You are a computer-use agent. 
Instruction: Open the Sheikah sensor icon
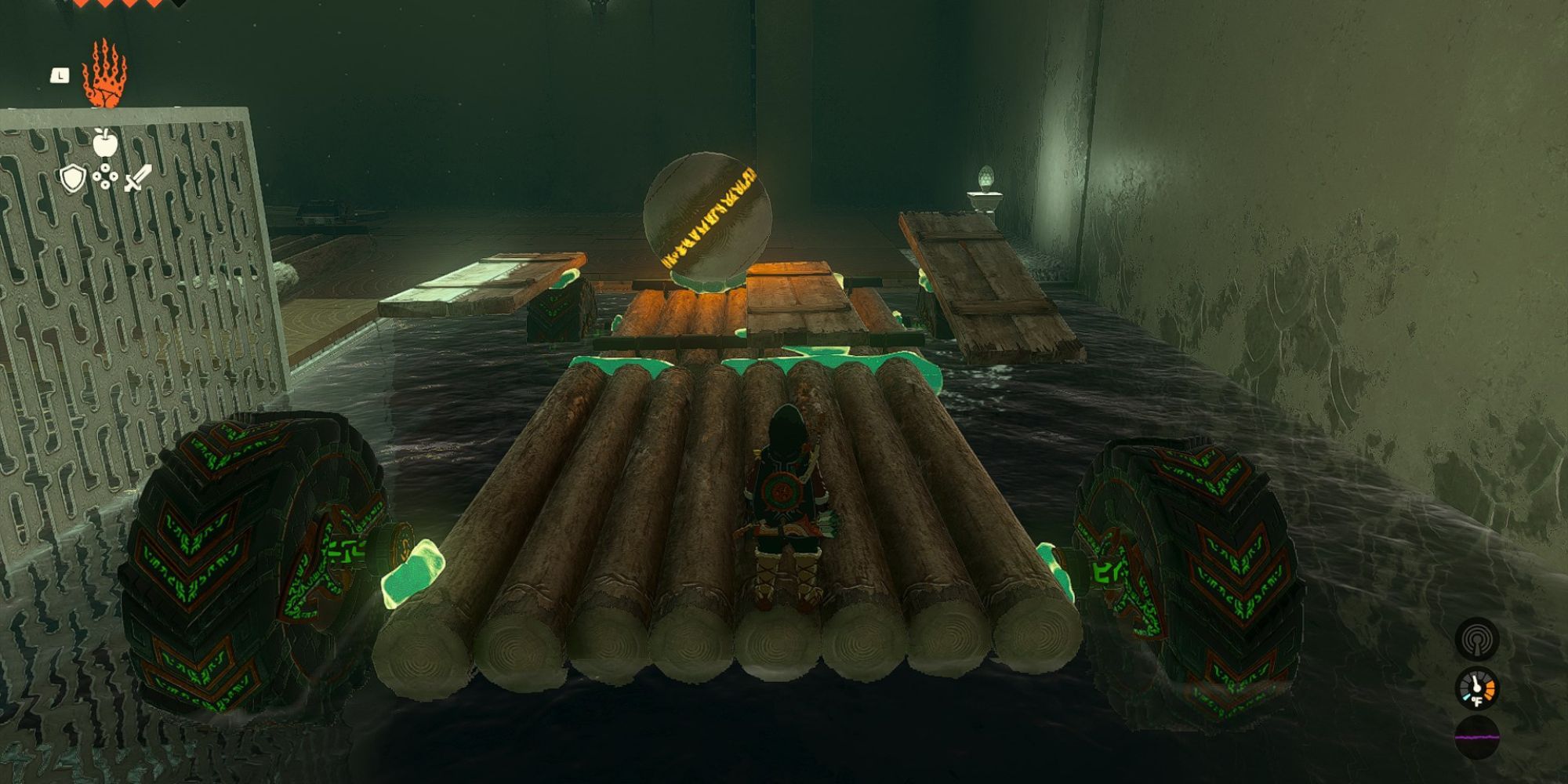(1476, 641)
